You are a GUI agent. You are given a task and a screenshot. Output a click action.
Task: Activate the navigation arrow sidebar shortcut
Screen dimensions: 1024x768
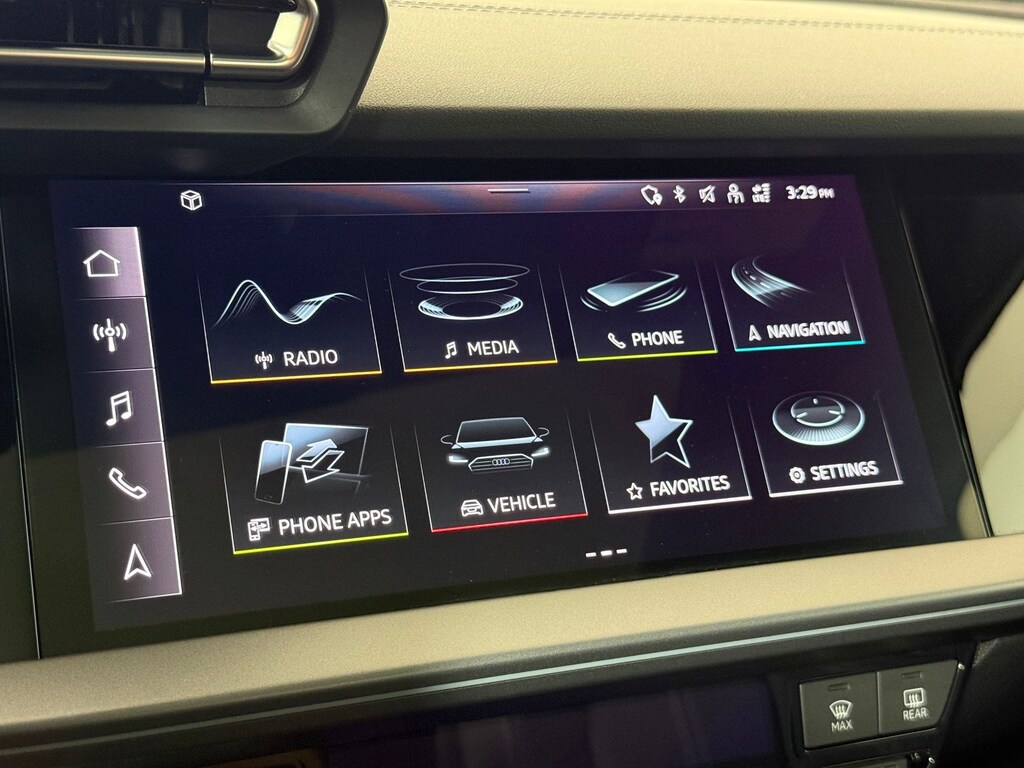(137, 562)
